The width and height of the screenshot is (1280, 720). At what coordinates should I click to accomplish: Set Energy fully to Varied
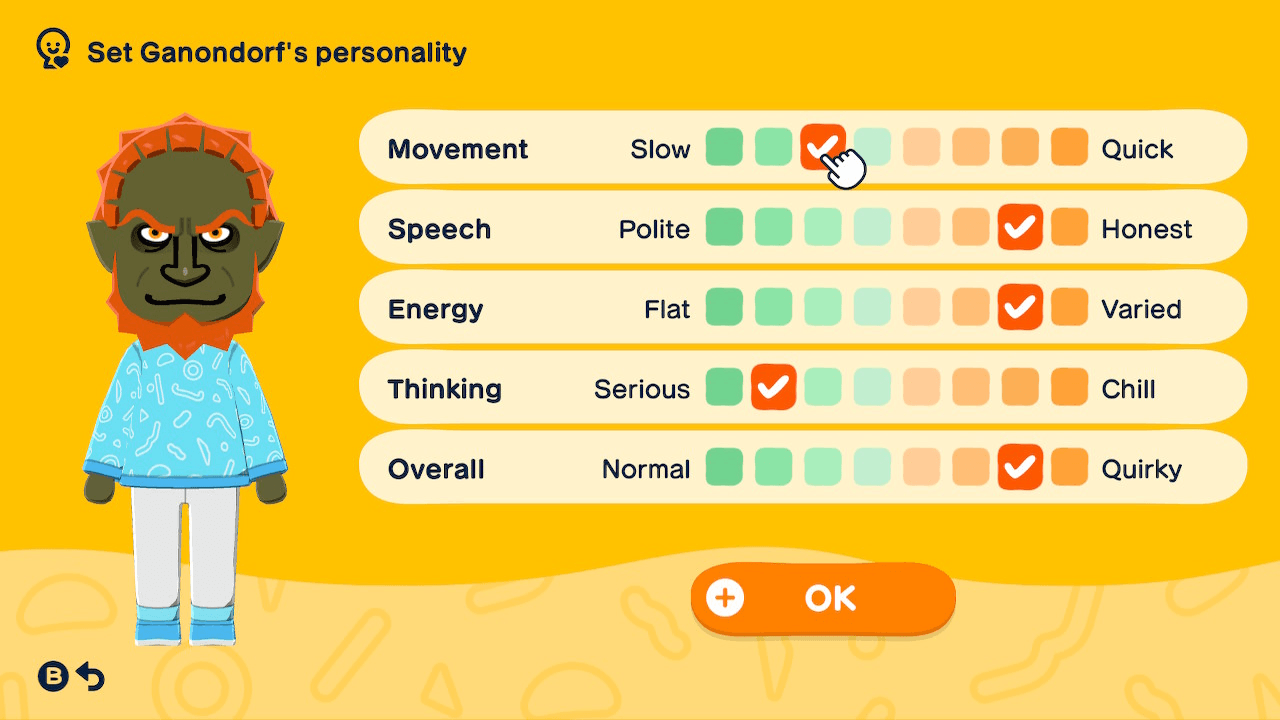tap(1069, 307)
